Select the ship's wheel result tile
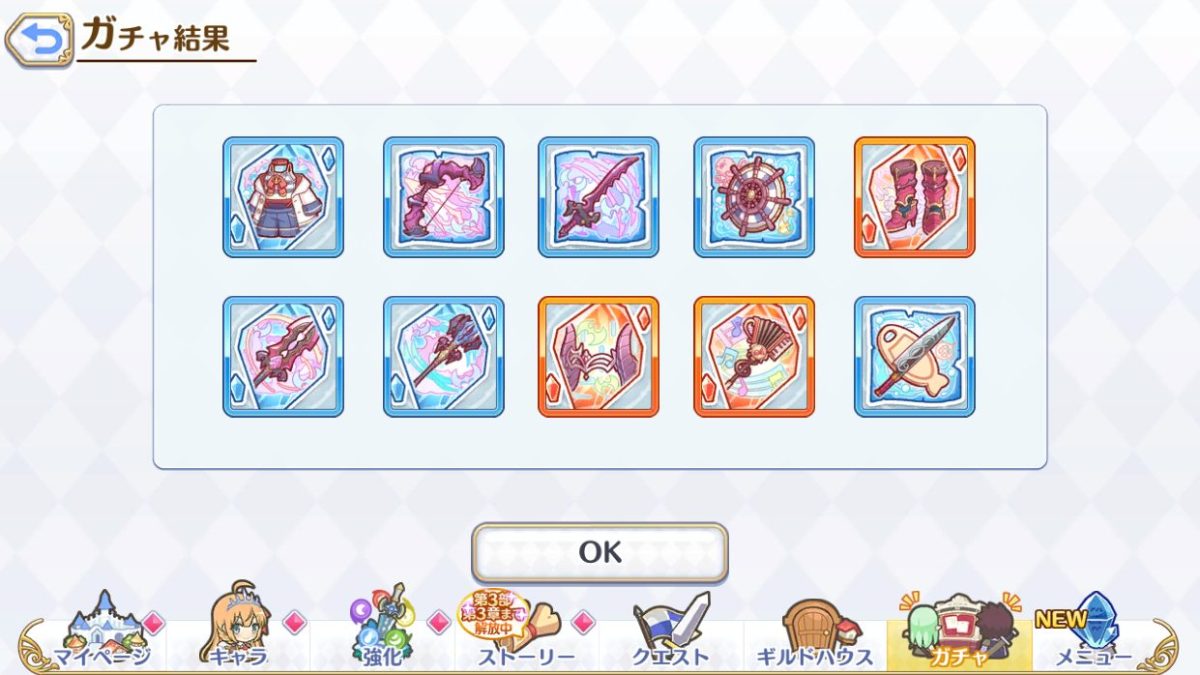 click(x=754, y=197)
